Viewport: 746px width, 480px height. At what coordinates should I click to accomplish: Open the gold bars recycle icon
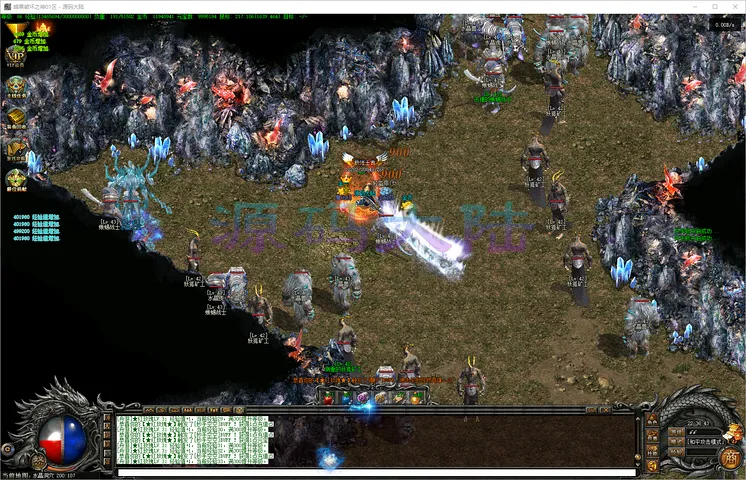(x=15, y=118)
